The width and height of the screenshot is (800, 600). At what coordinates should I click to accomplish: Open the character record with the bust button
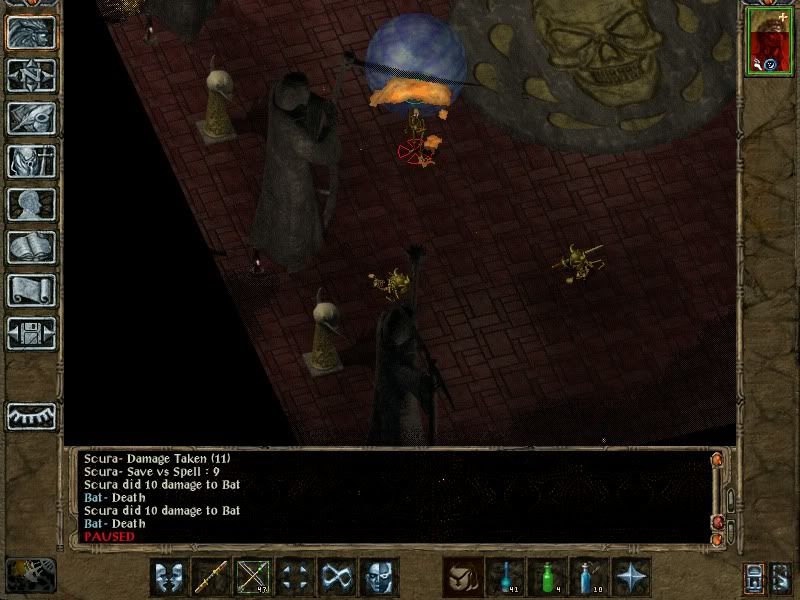[31, 204]
